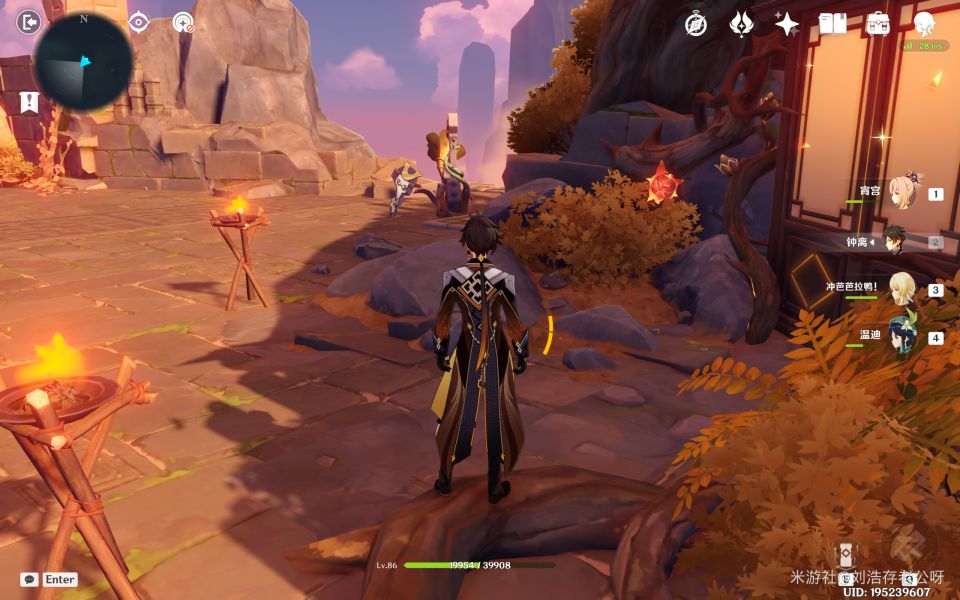Open the quest bookmark with exclamation mark
The width and height of the screenshot is (960, 600).
pyautogui.click(x=28, y=101)
